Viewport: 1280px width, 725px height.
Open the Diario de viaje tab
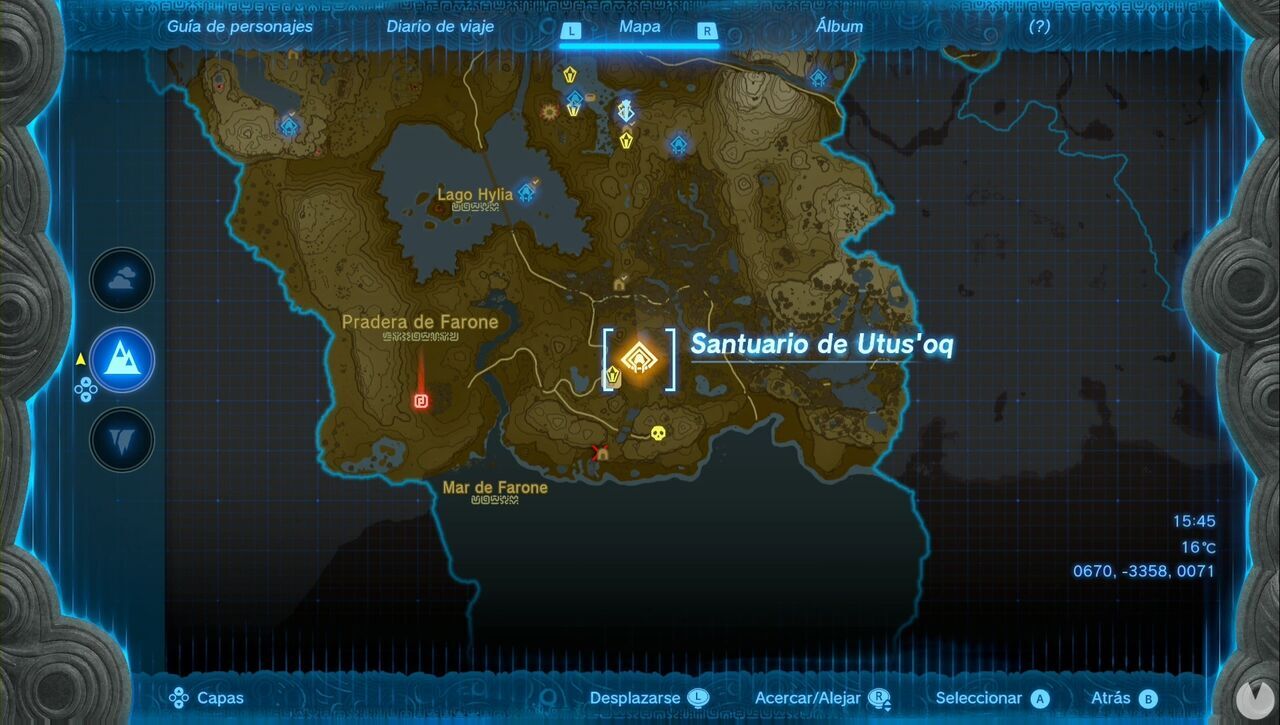(439, 27)
